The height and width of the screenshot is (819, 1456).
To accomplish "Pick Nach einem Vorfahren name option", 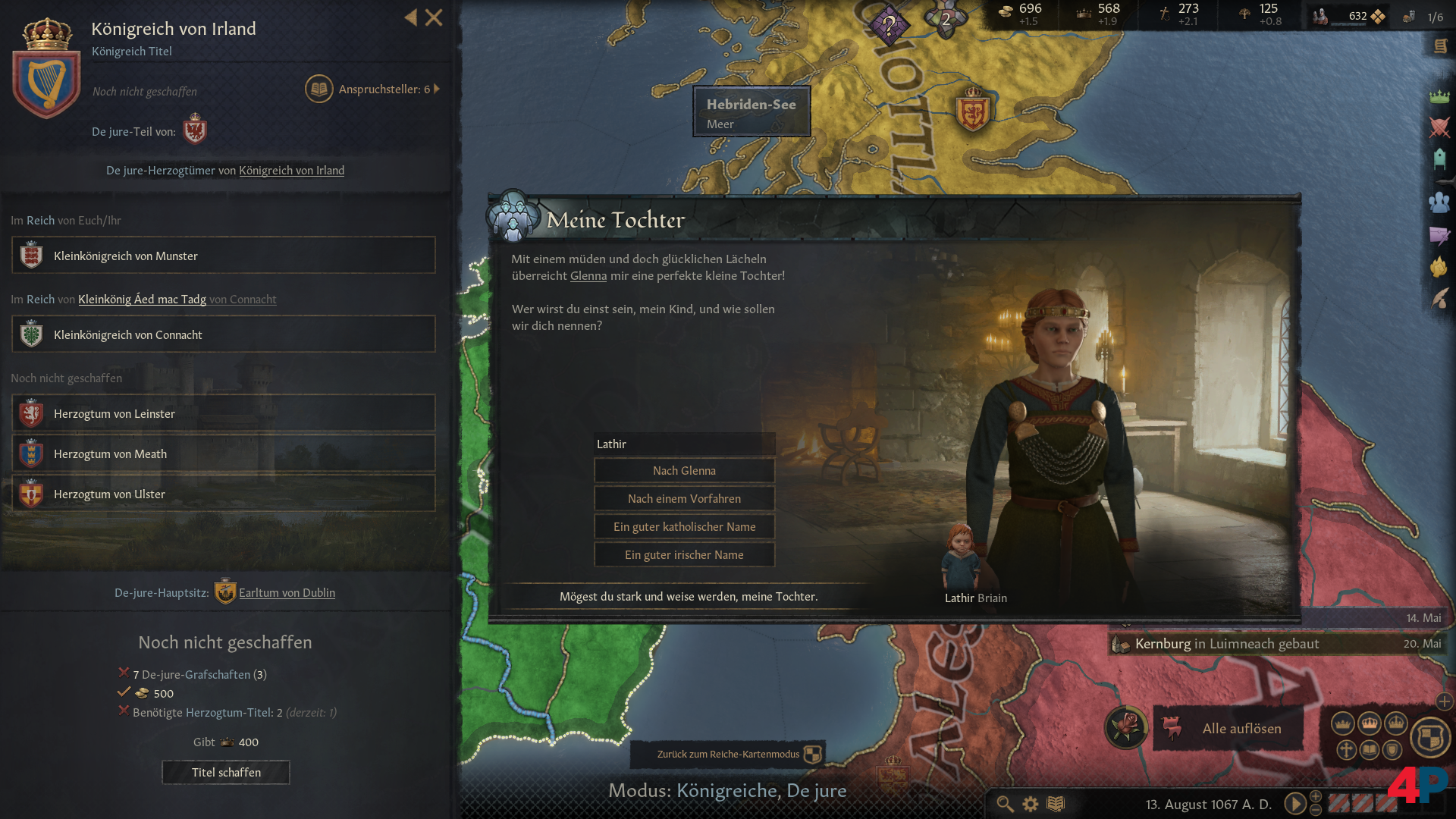I will point(684,498).
